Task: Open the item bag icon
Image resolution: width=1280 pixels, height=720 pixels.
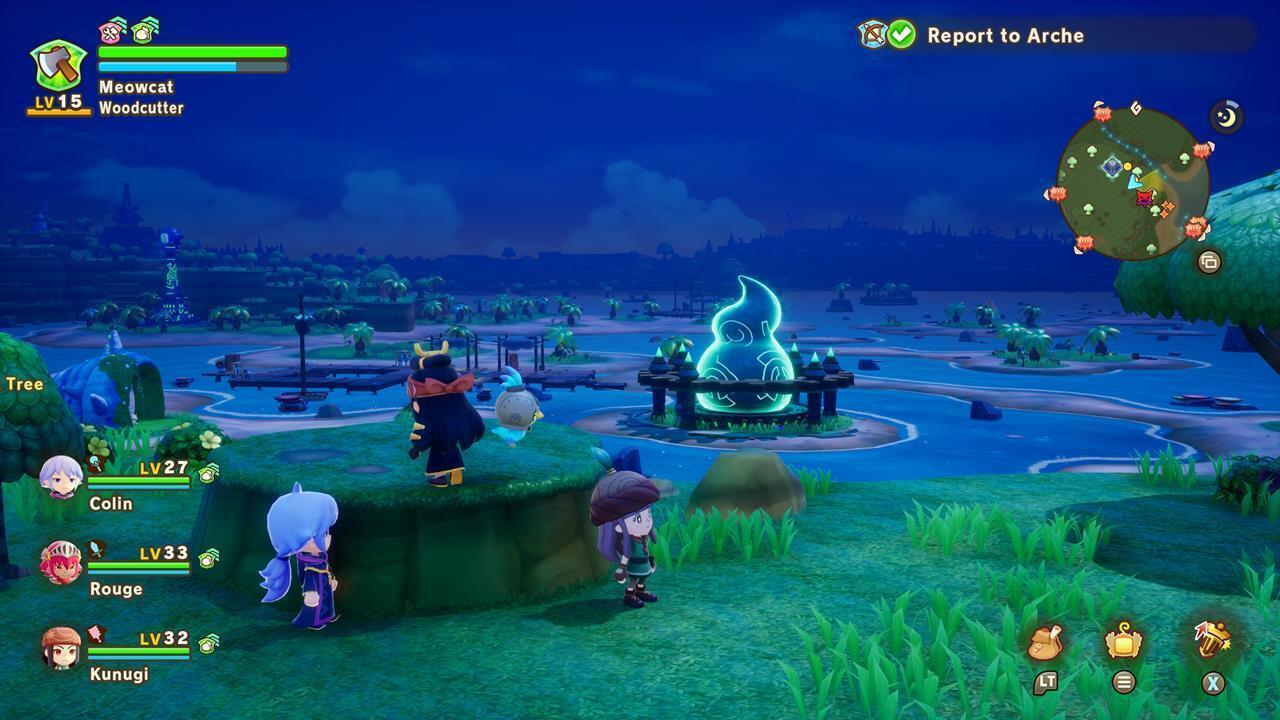Action: (1044, 642)
